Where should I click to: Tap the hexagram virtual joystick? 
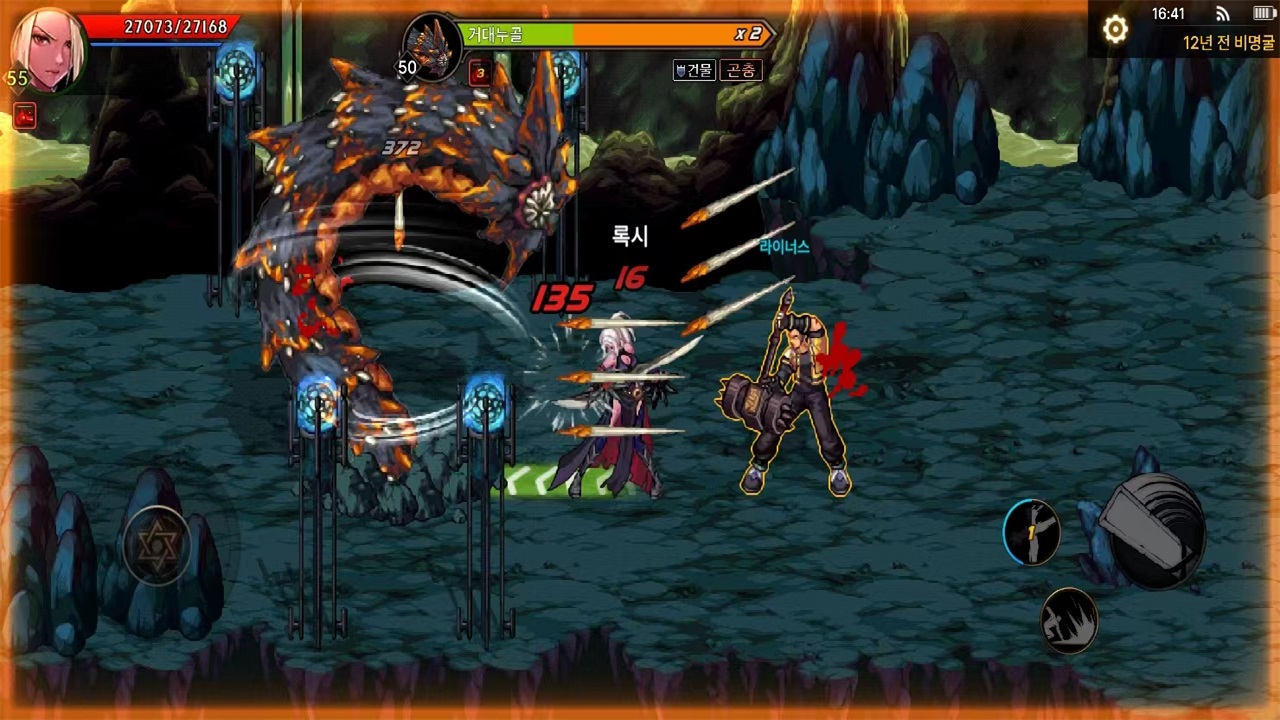point(156,545)
